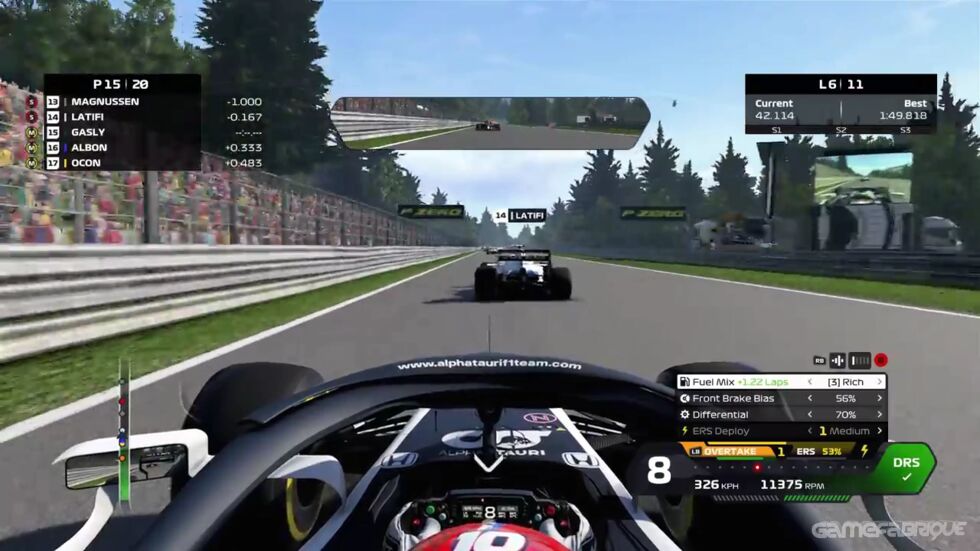Viewport: 980px width, 551px height.
Task: Select Ocon's row in the standings
Action: click(x=120, y=163)
